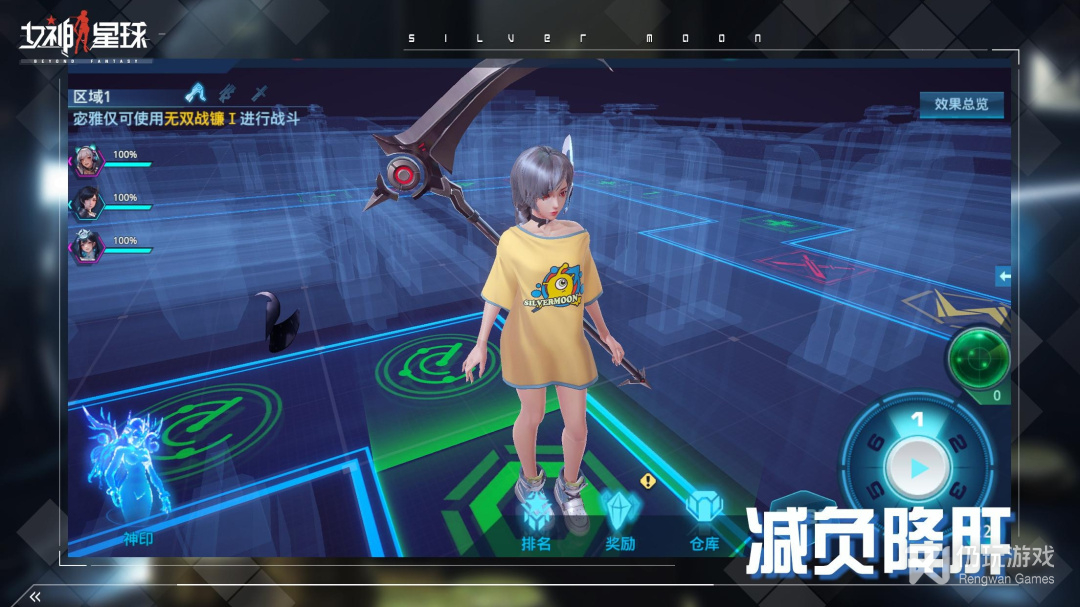Image resolution: width=1080 pixels, height=607 pixels.
Task: Select the white-haired cat-ear character portrait
Action: coord(87,160)
